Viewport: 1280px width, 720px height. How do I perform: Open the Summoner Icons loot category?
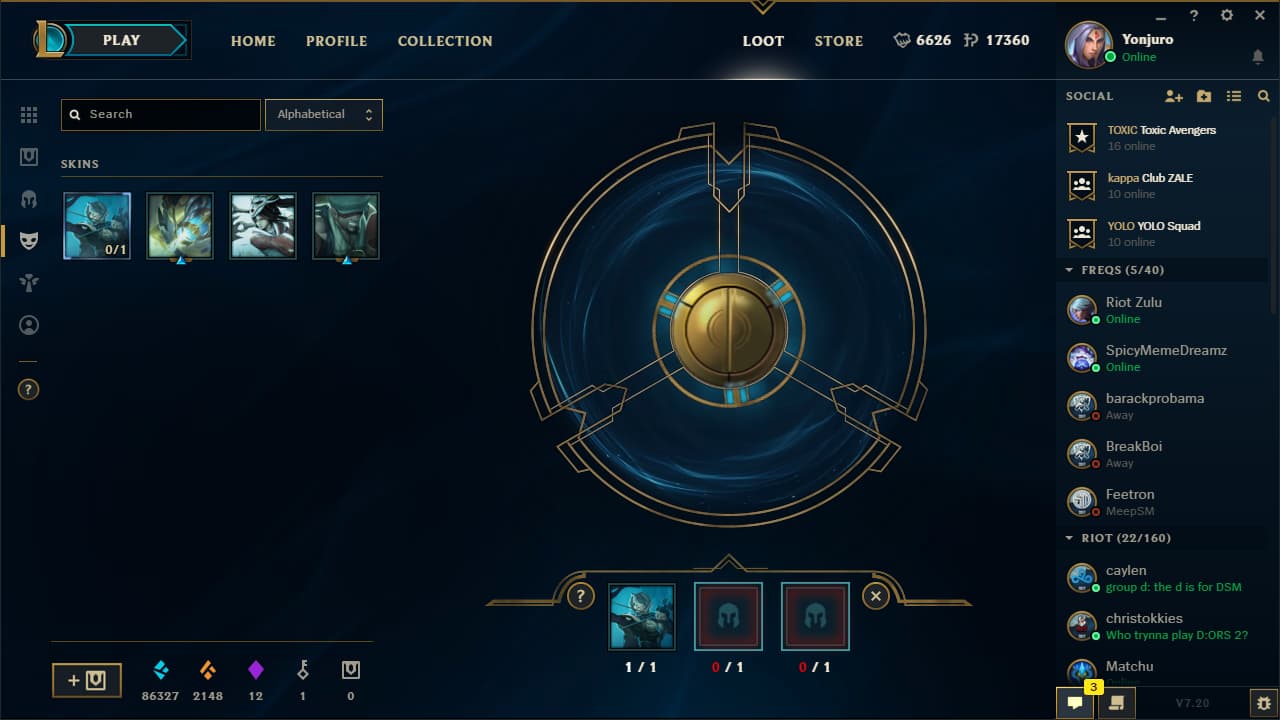click(29, 324)
